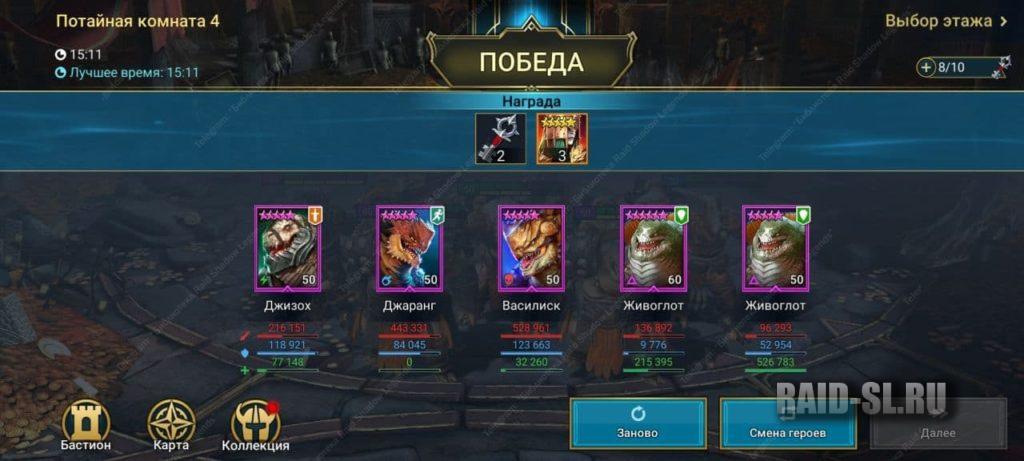The image size is (1024, 461).
Task: Open the Бастион menu
Action: coord(86,427)
